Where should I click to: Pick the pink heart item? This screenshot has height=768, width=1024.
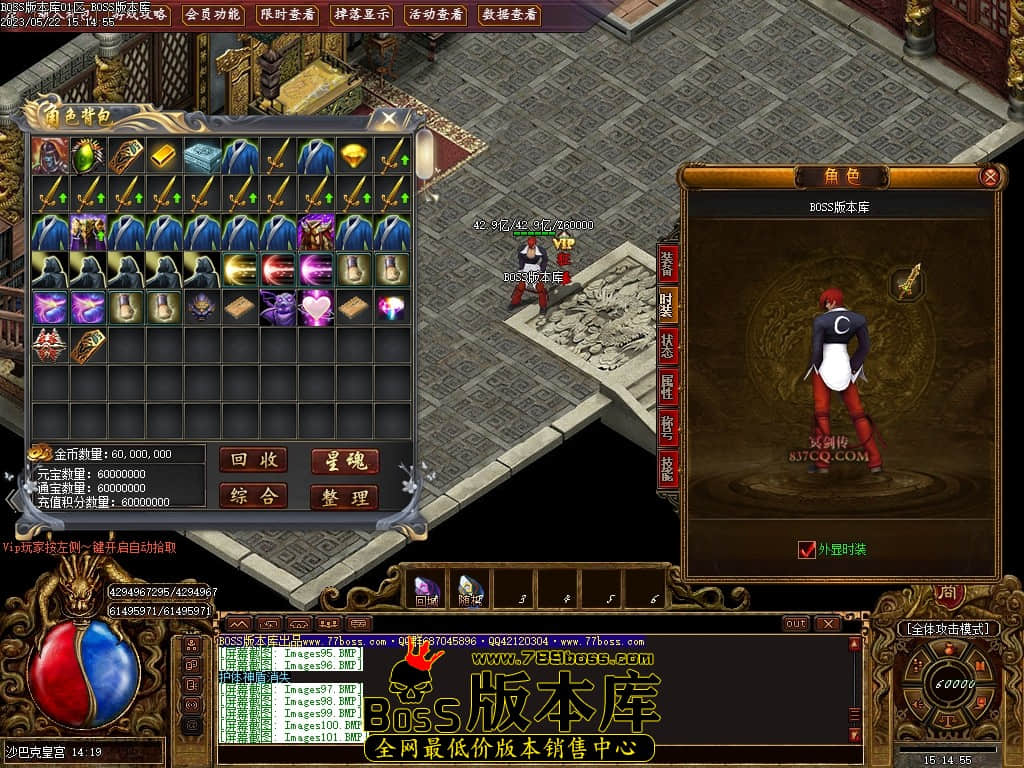pos(316,307)
